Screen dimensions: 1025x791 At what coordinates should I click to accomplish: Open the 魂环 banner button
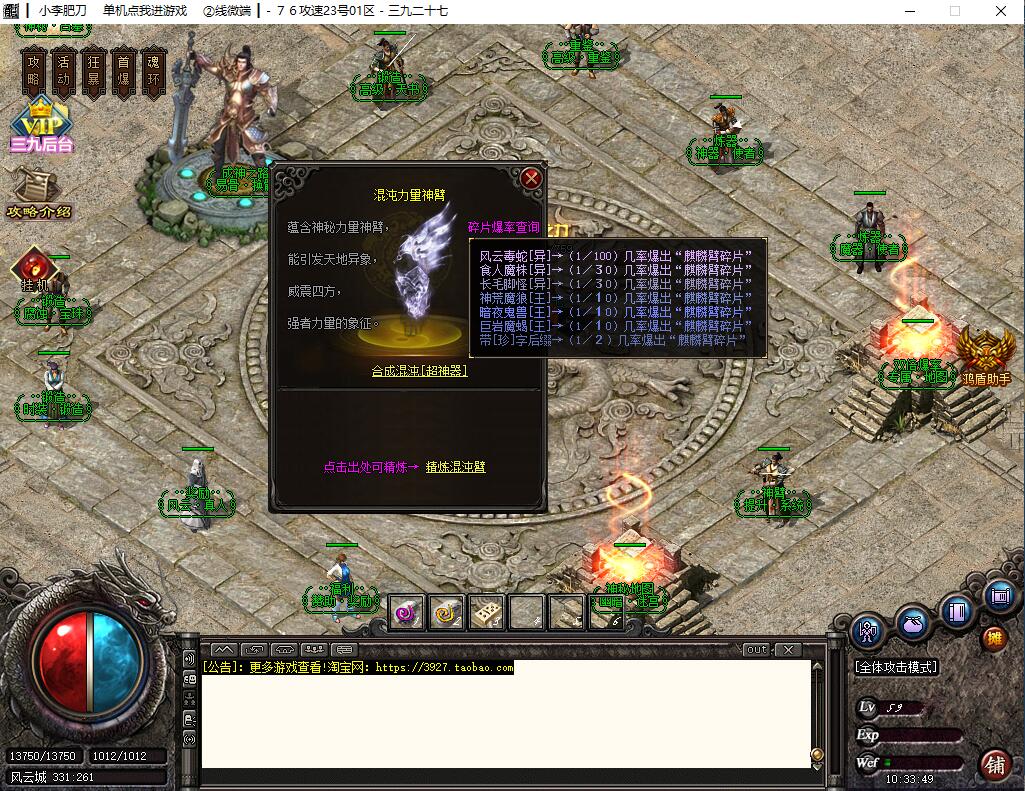[x=152, y=71]
